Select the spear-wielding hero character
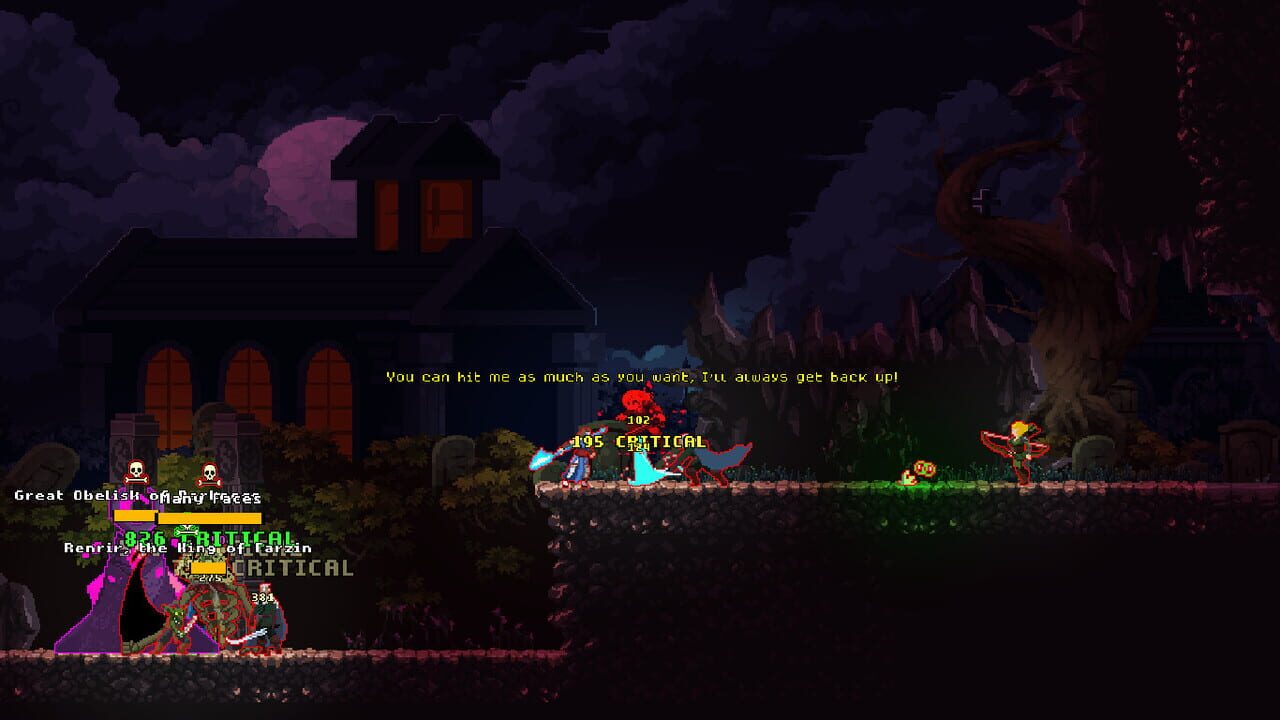Image resolution: width=1280 pixels, height=720 pixels. pos(578,463)
